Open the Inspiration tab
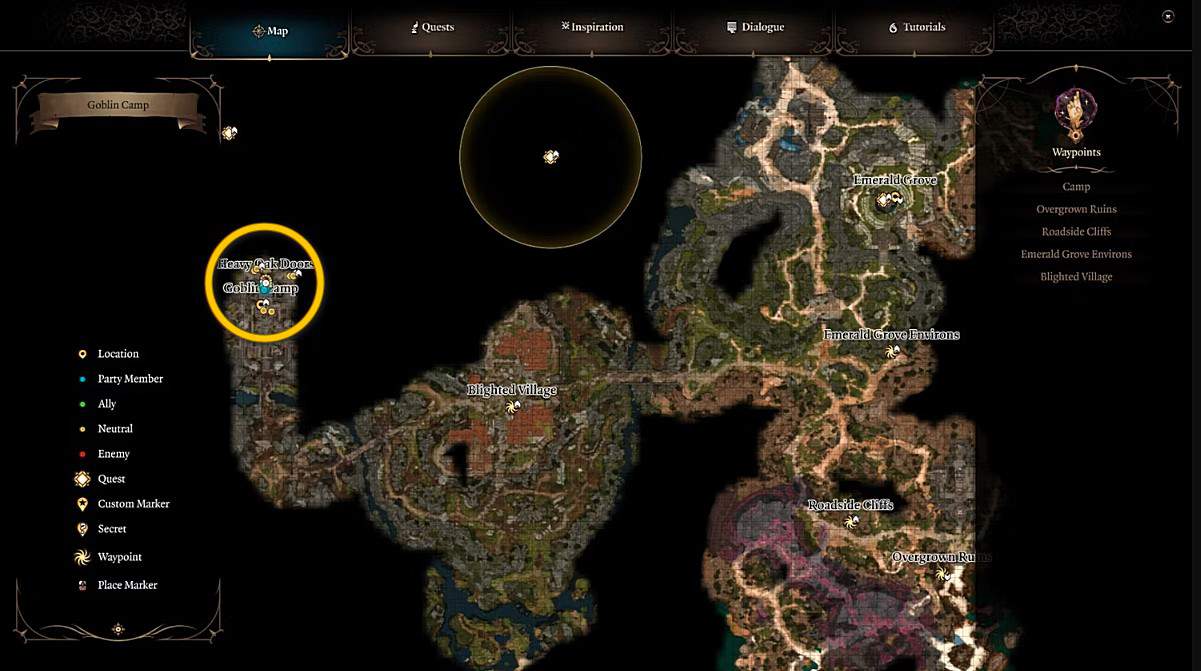1201x671 pixels. tap(592, 28)
